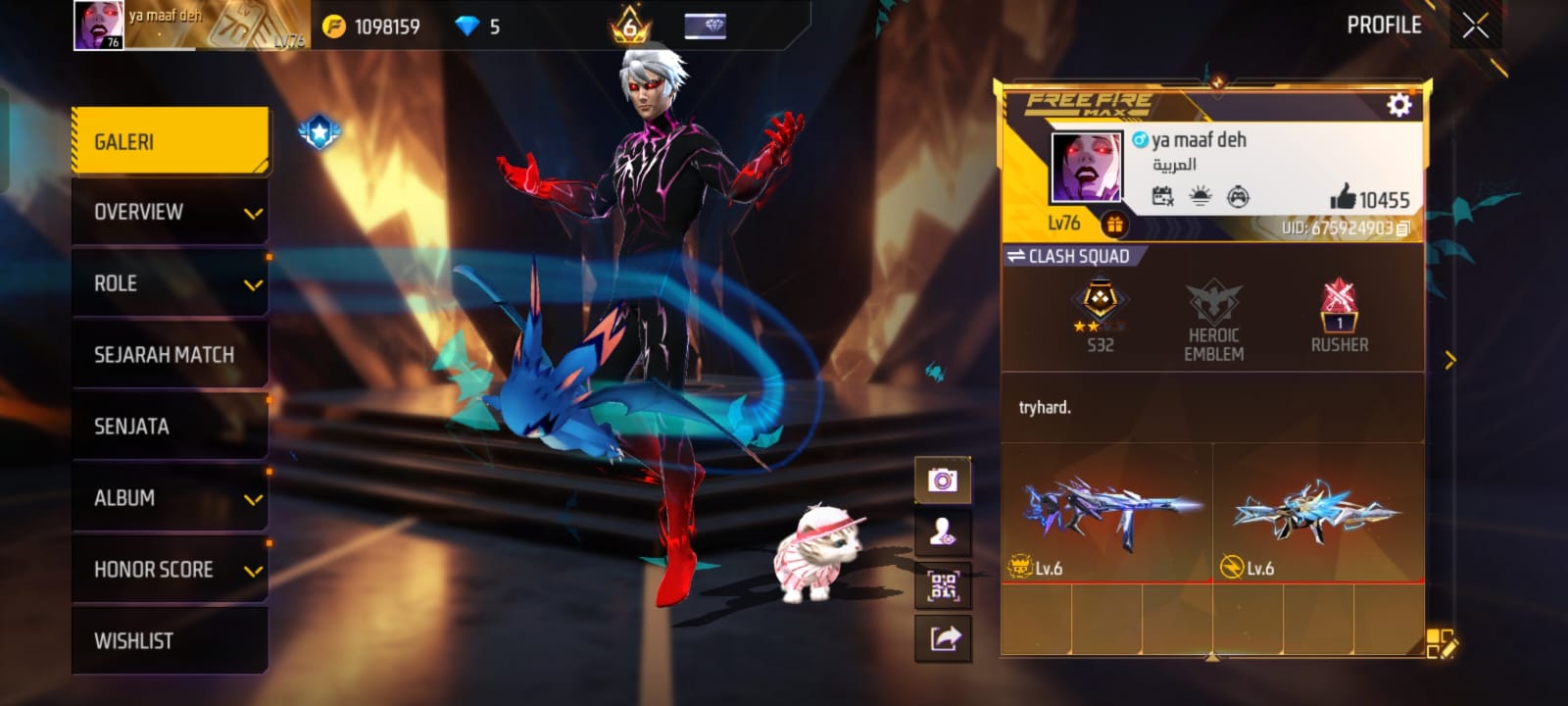Open the Honor Score entry

pyautogui.click(x=170, y=570)
